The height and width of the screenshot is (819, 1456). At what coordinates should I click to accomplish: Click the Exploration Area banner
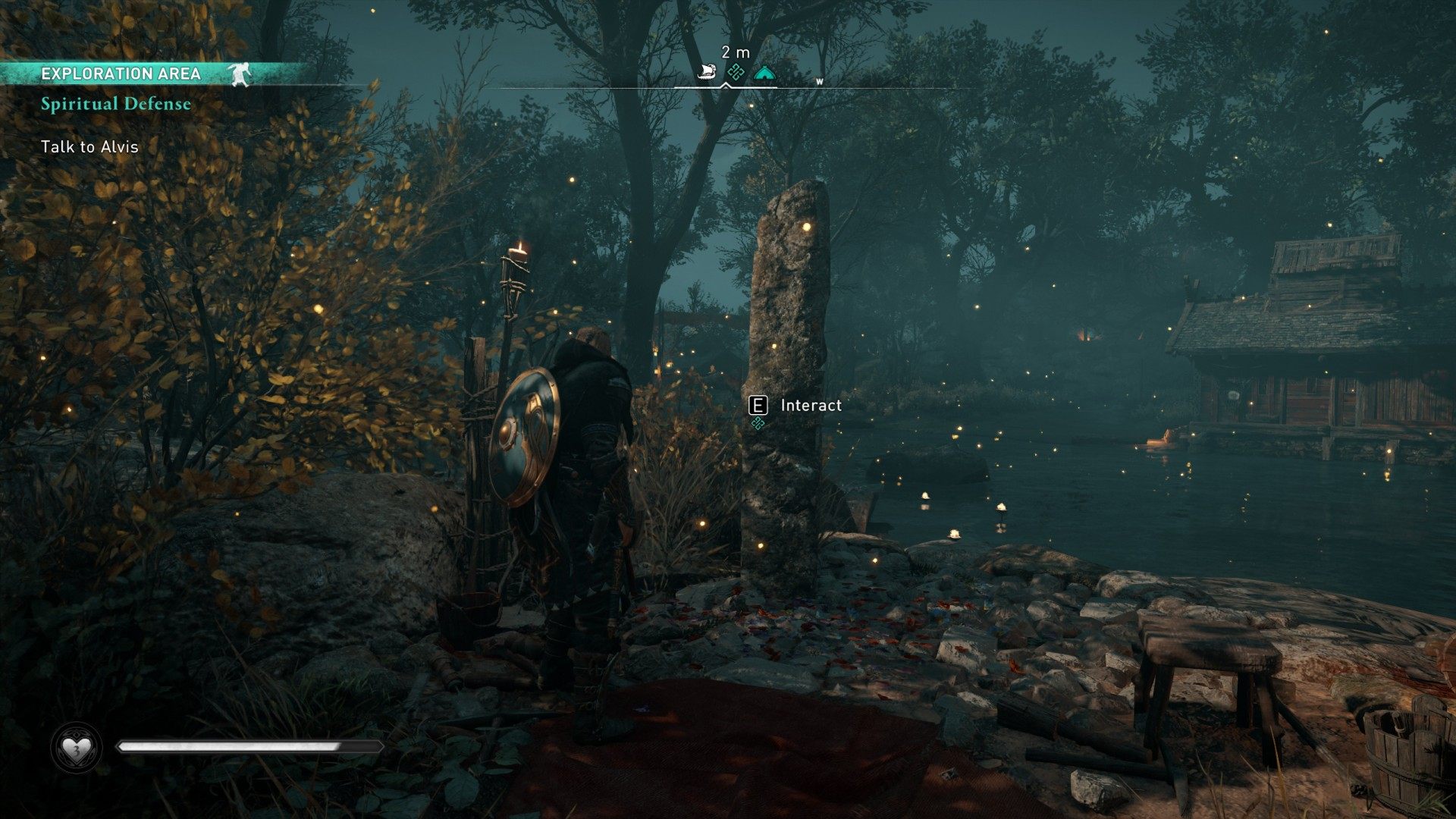click(121, 74)
